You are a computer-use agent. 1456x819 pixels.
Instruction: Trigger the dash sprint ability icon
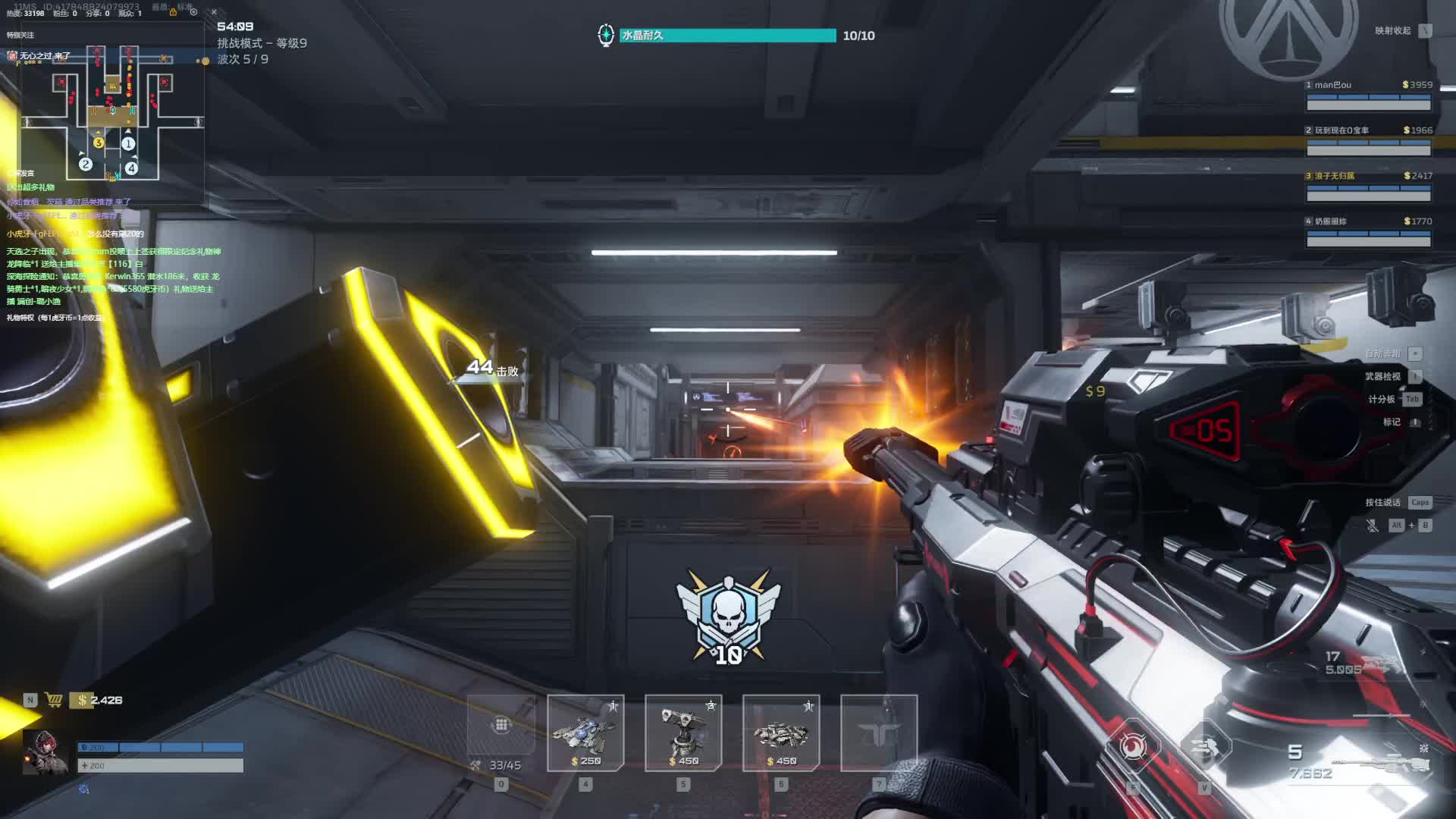pos(1204,747)
